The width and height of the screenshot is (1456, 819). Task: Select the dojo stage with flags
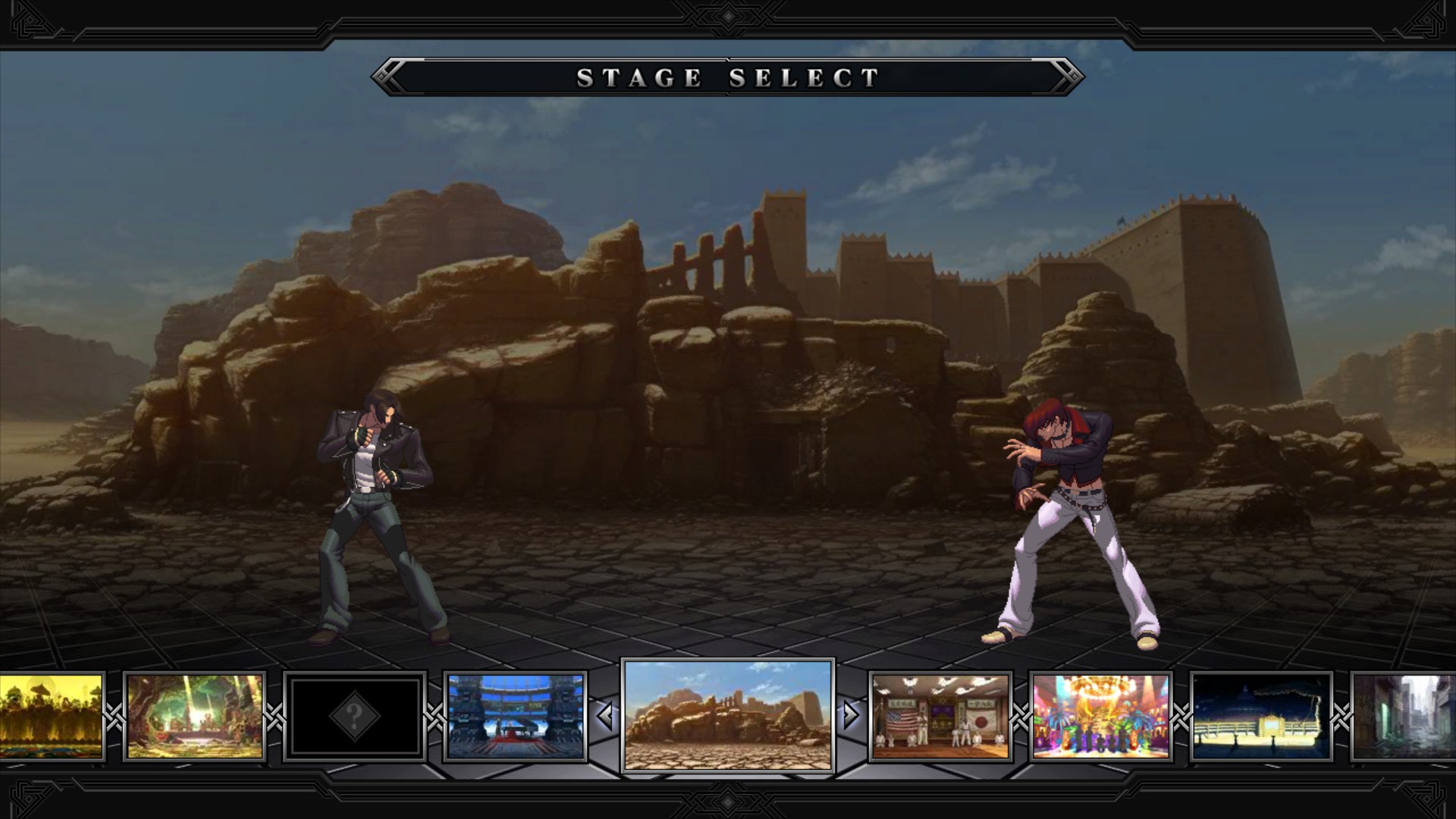tap(940, 716)
